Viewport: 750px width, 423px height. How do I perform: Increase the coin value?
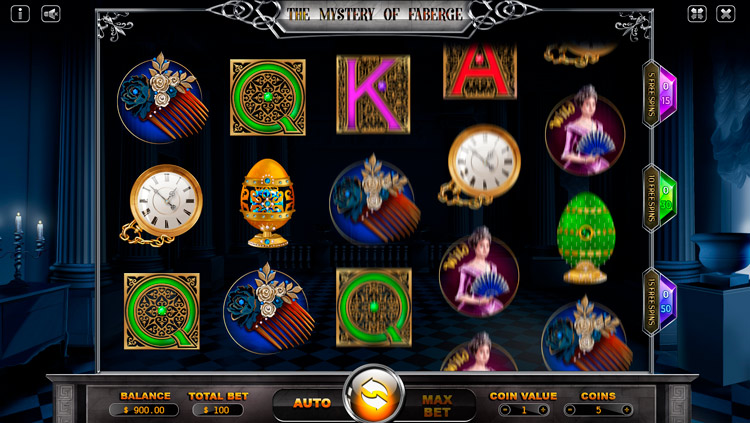click(x=543, y=410)
